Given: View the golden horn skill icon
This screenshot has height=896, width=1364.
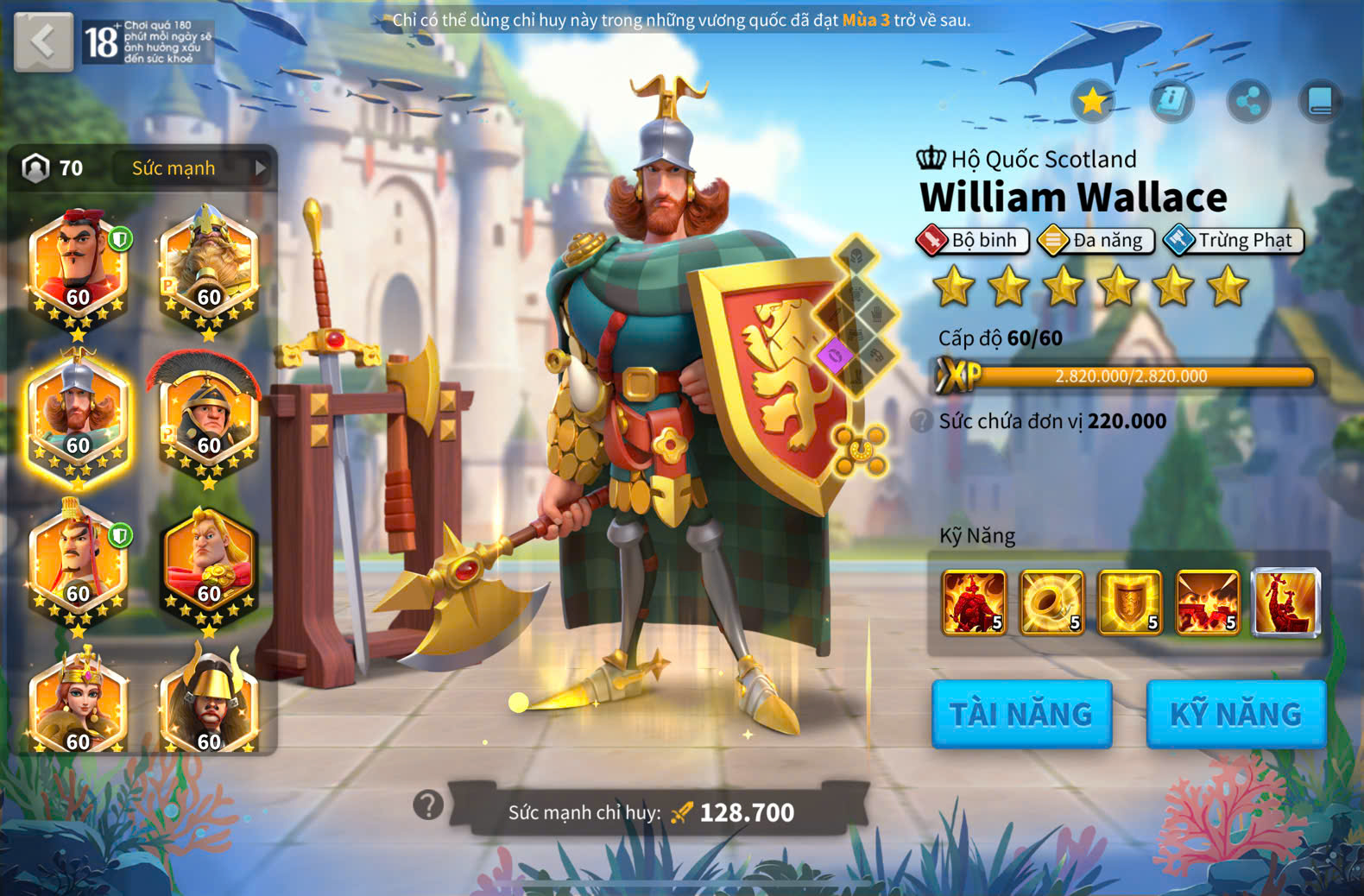Looking at the screenshot, I should [1051, 602].
